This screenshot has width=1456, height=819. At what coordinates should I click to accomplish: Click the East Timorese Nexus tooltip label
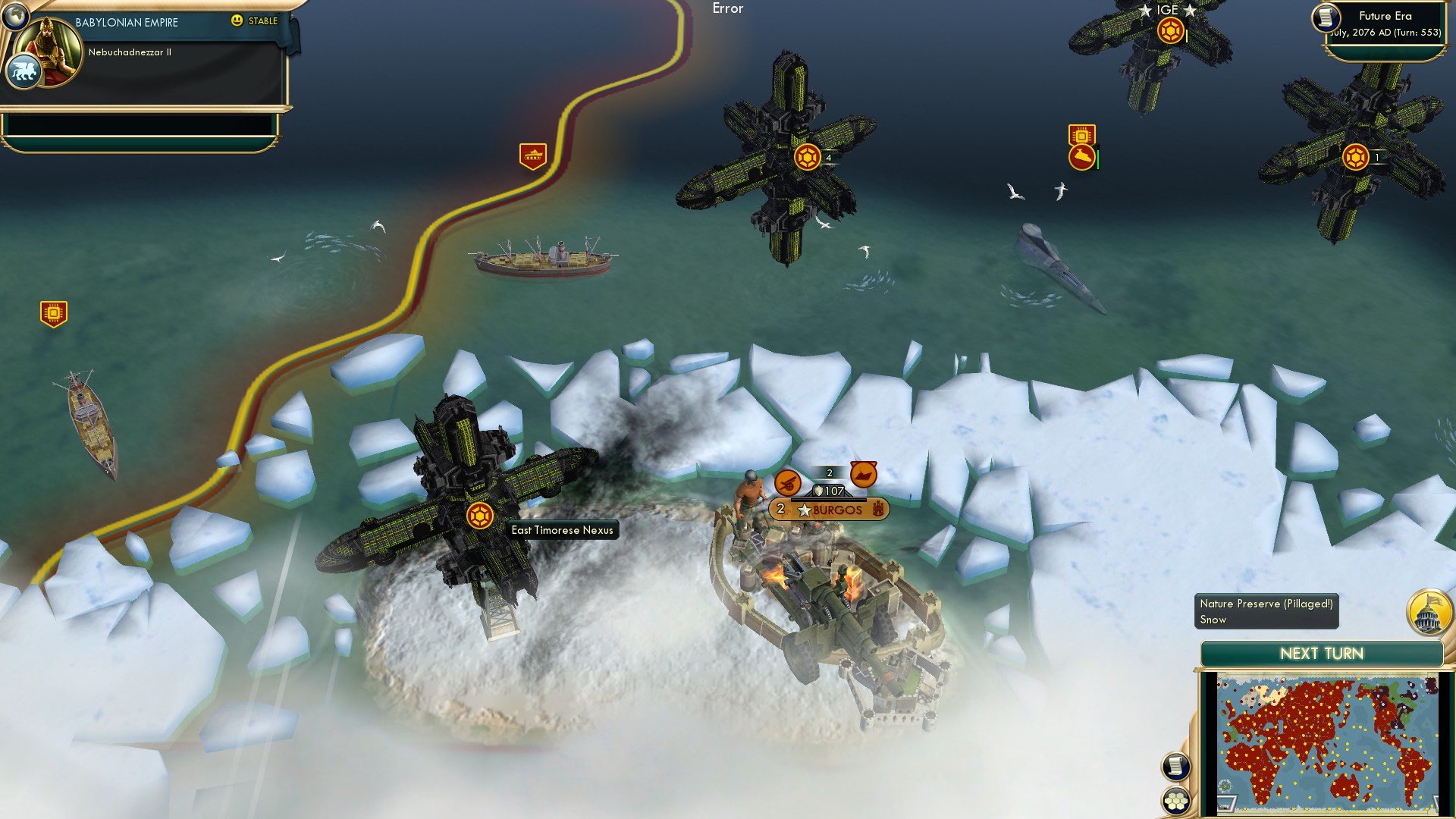562,530
